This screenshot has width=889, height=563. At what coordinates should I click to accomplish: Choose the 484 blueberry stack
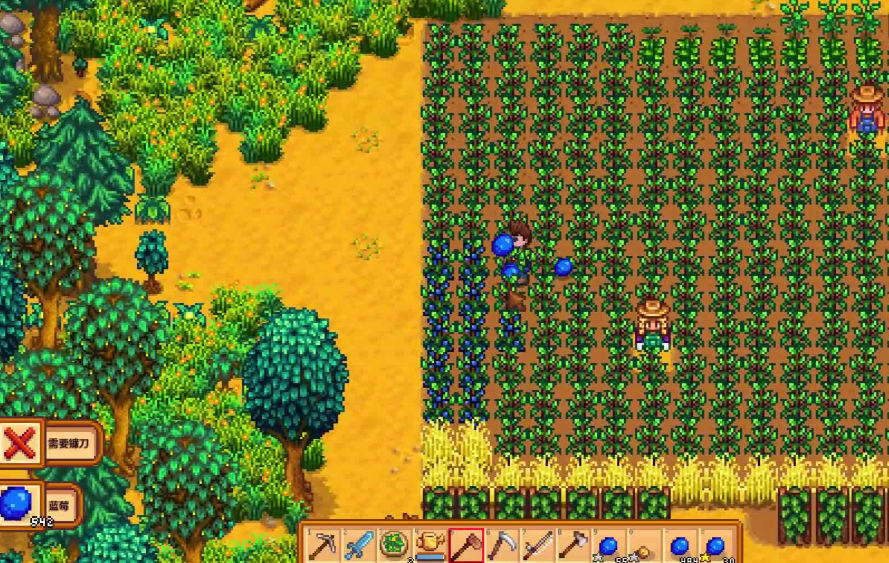pos(680,546)
